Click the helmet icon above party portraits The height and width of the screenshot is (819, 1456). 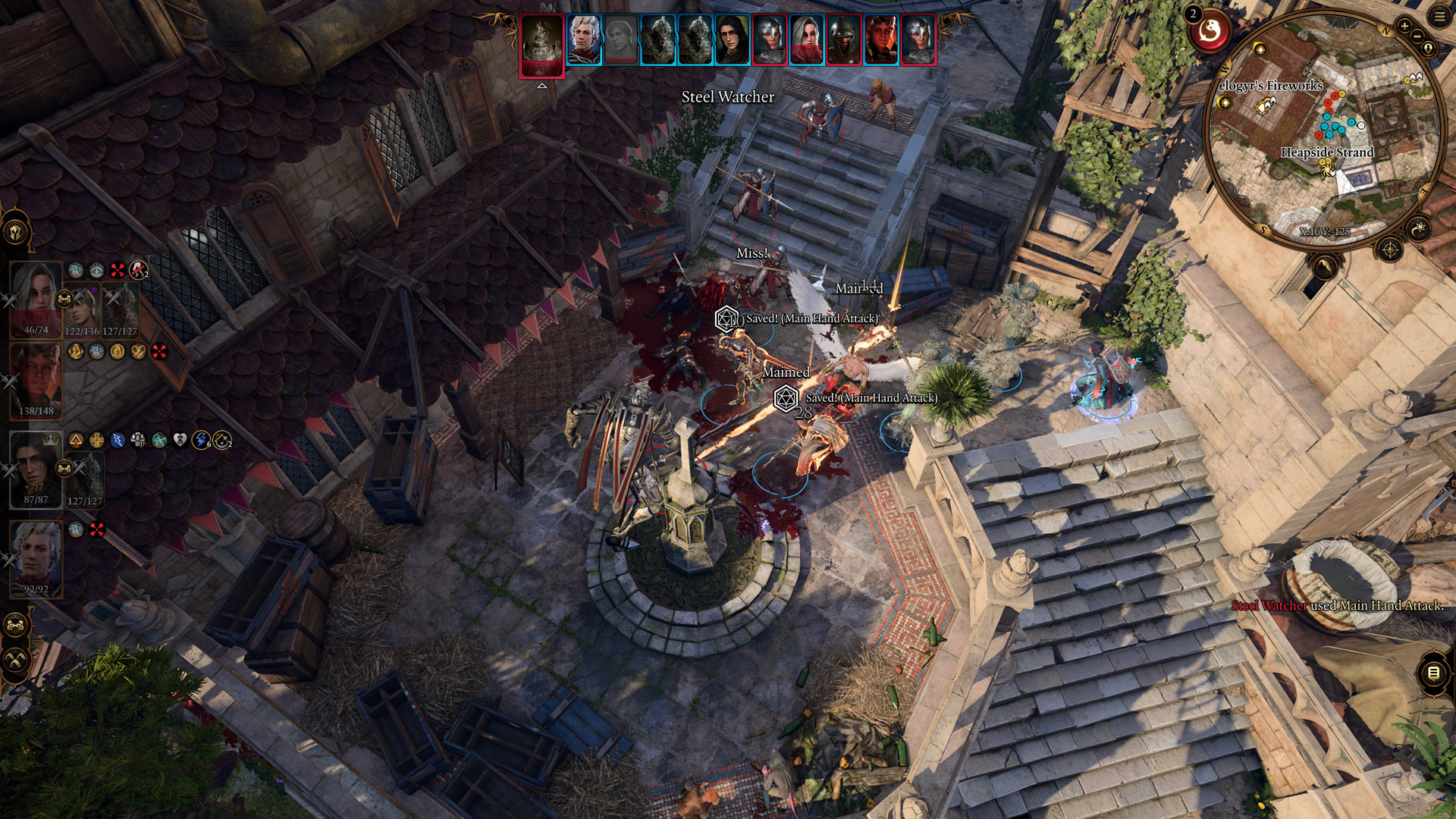click(x=15, y=231)
